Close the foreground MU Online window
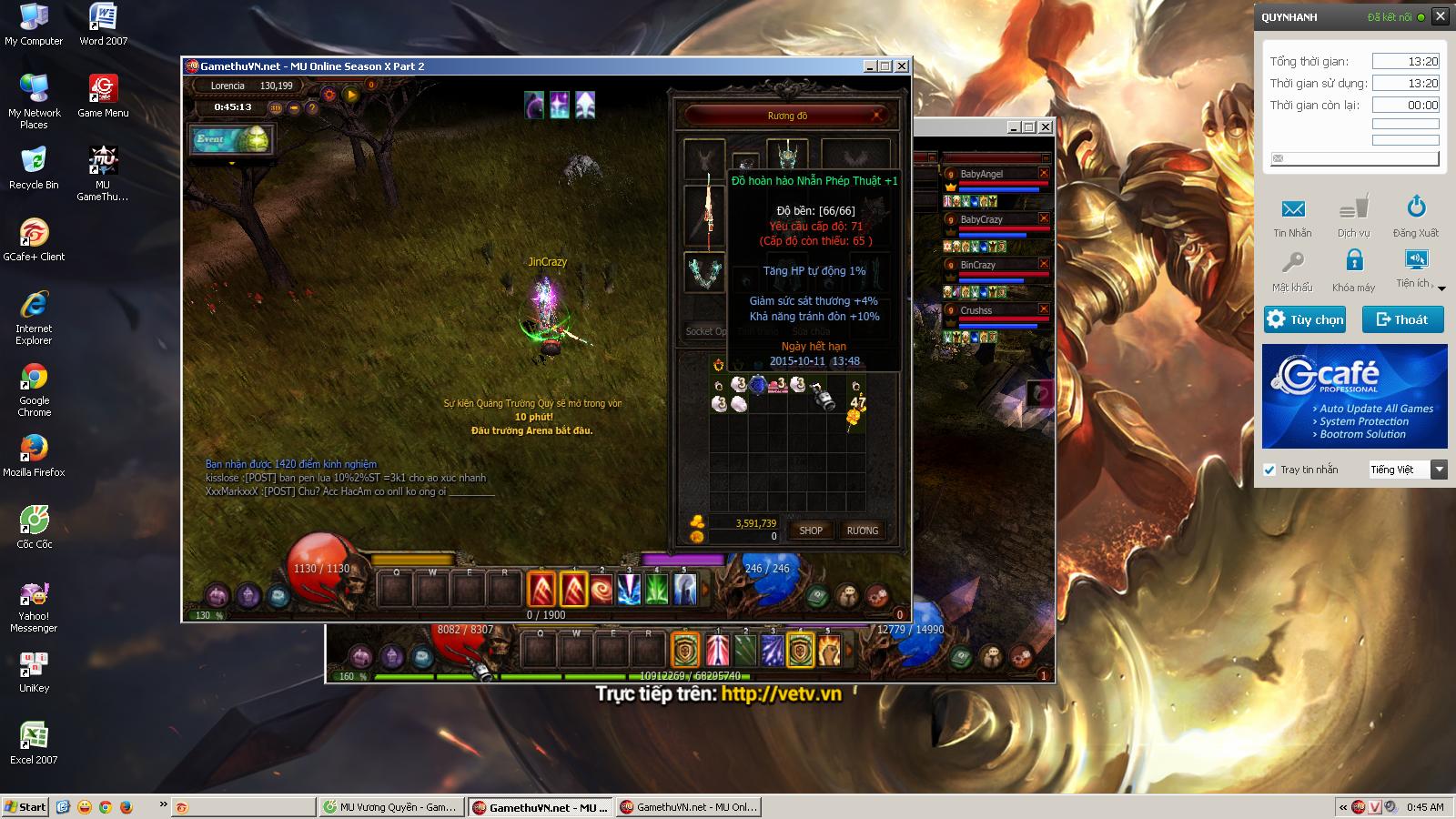This screenshot has width=1456, height=819. pyautogui.click(x=902, y=66)
